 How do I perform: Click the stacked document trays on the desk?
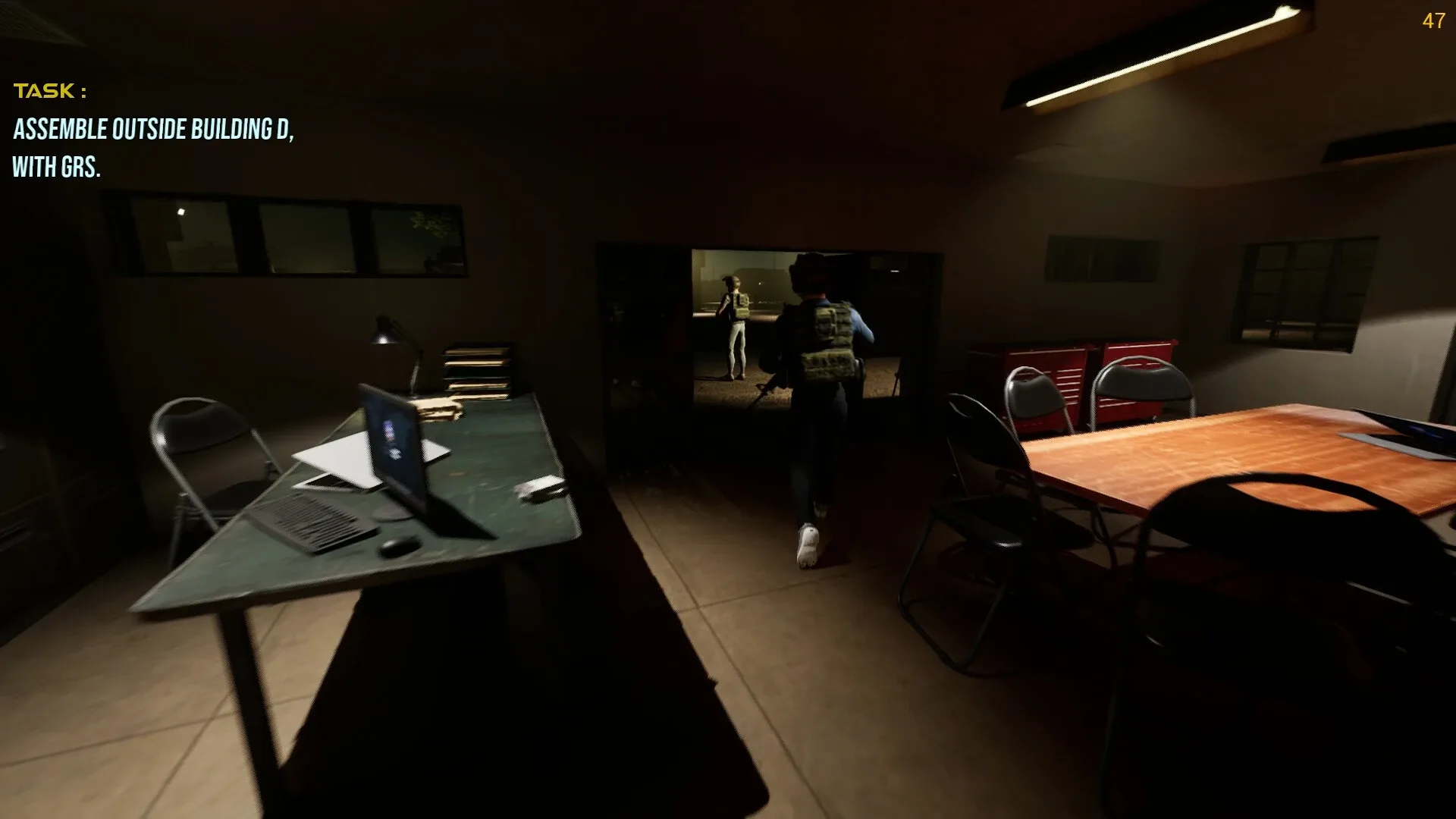click(x=478, y=368)
